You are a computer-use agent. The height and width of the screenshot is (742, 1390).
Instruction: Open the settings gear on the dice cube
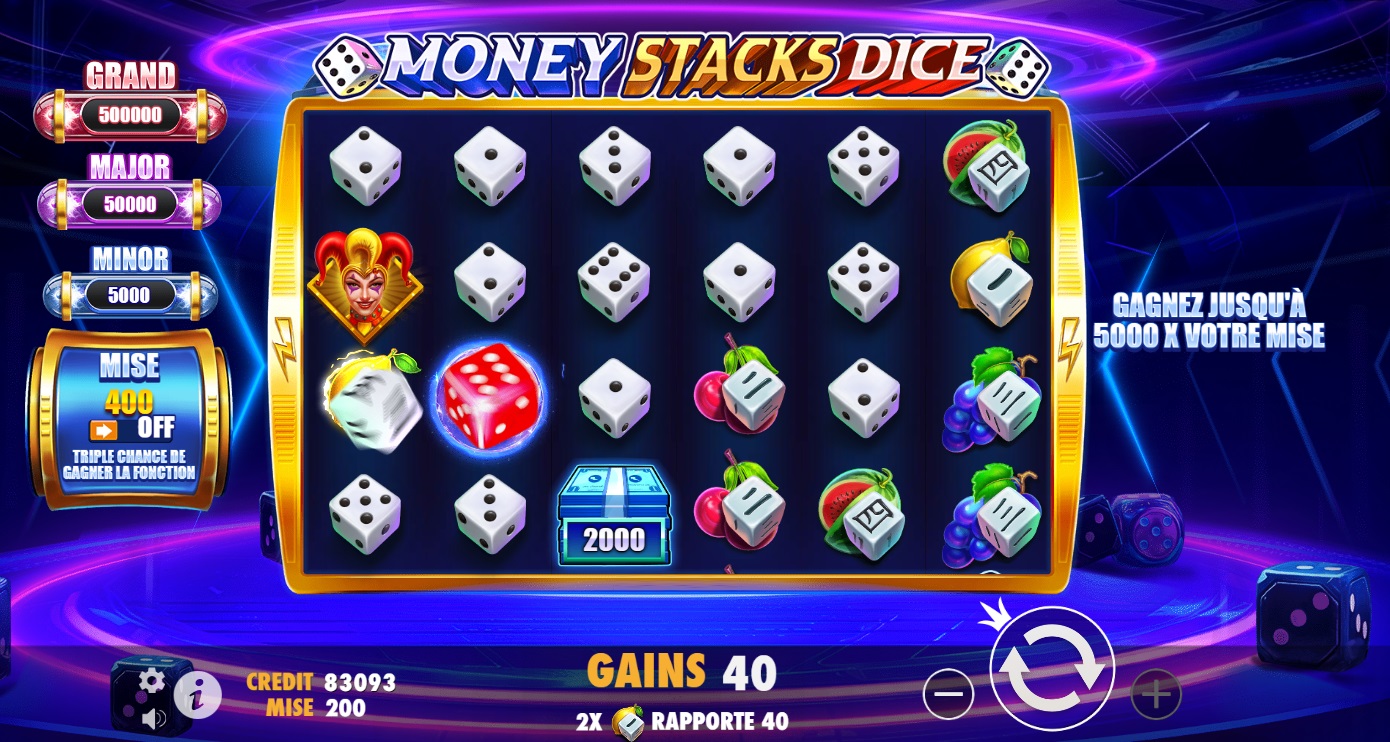153,679
